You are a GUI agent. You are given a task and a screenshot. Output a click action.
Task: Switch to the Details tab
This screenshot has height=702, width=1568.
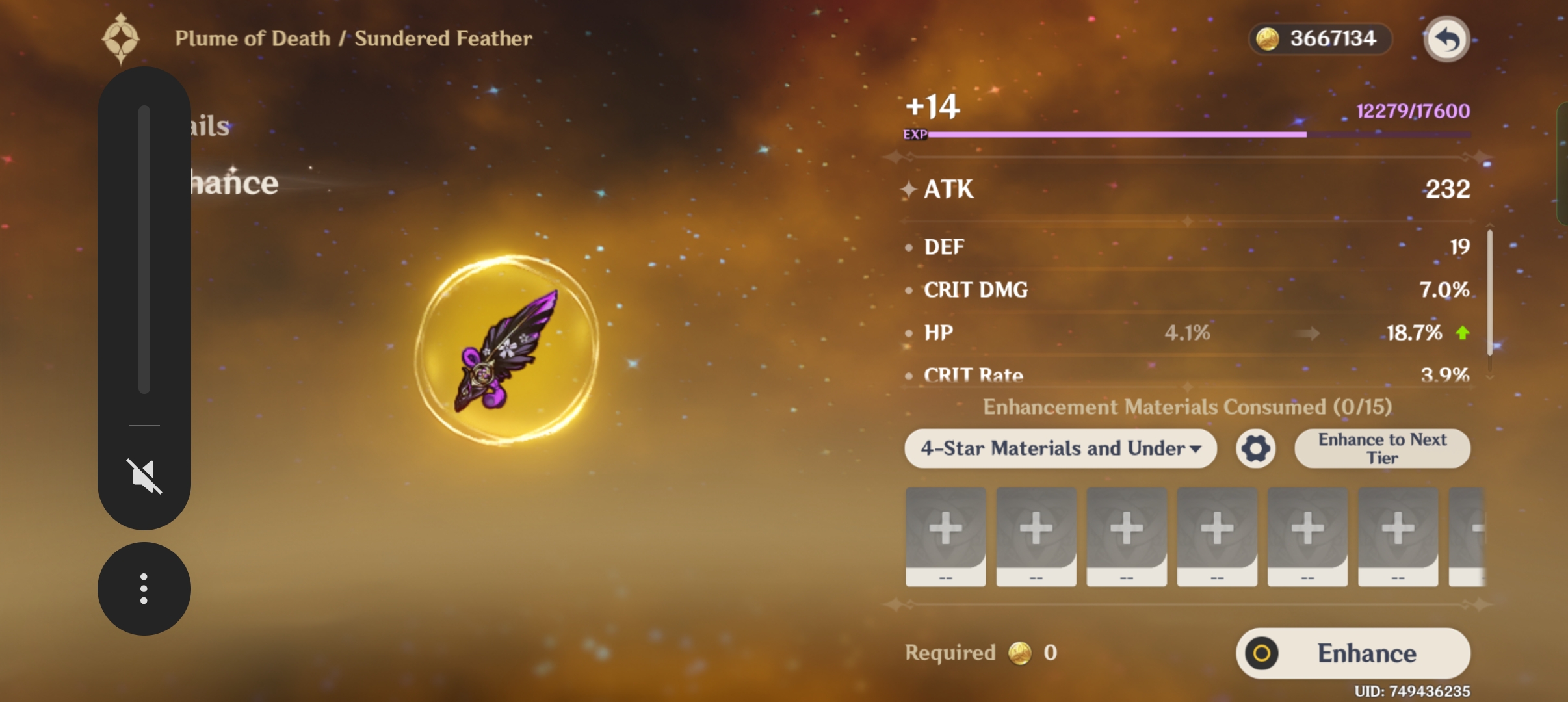pyautogui.click(x=211, y=126)
